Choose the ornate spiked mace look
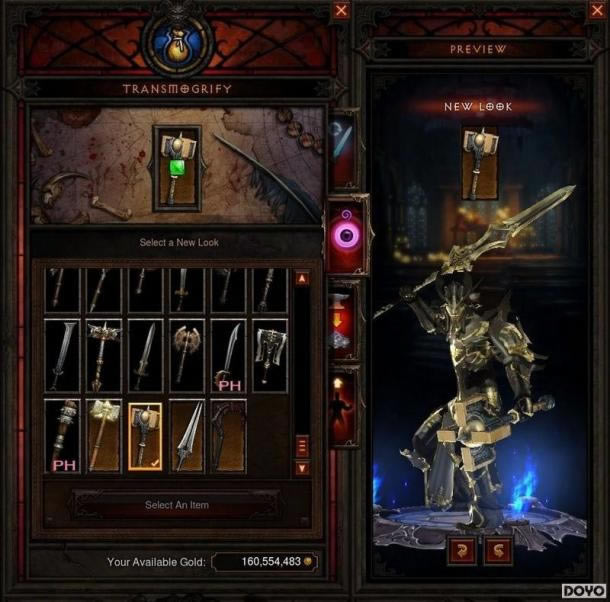This screenshot has width=610, height=602. 104,355
